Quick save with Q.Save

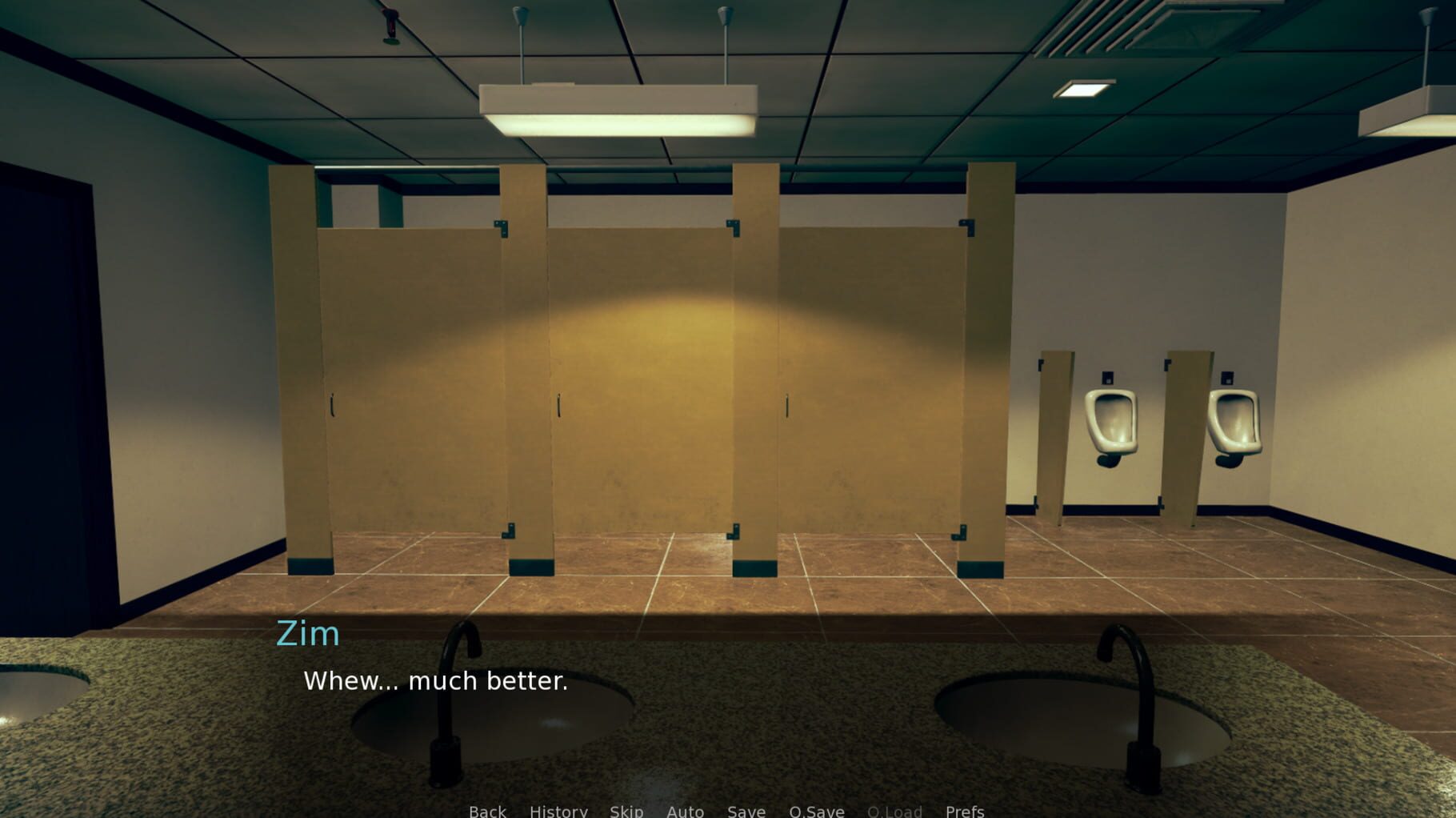pyautogui.click(x=816, y=811)
